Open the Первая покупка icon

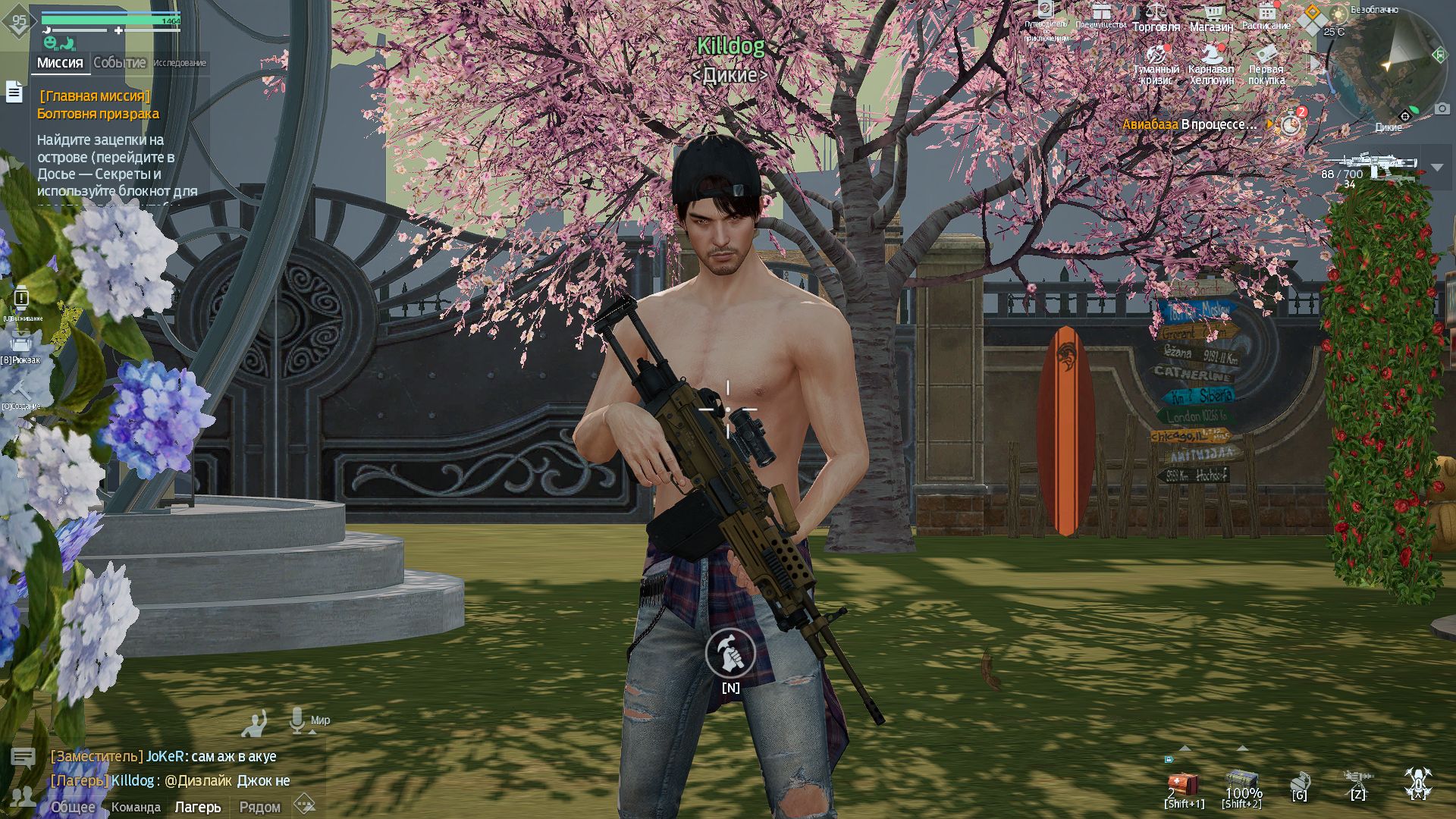point(1267,54)
